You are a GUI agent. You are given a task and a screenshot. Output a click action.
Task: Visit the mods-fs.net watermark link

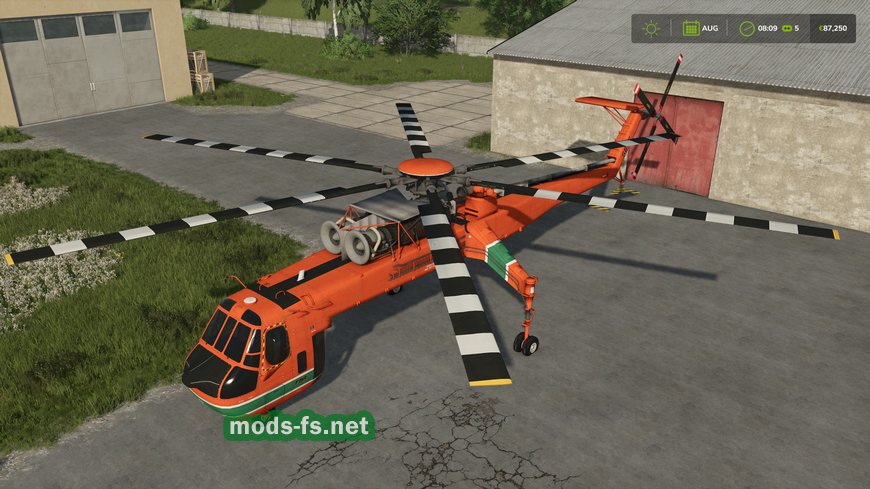tap(299, 427)
